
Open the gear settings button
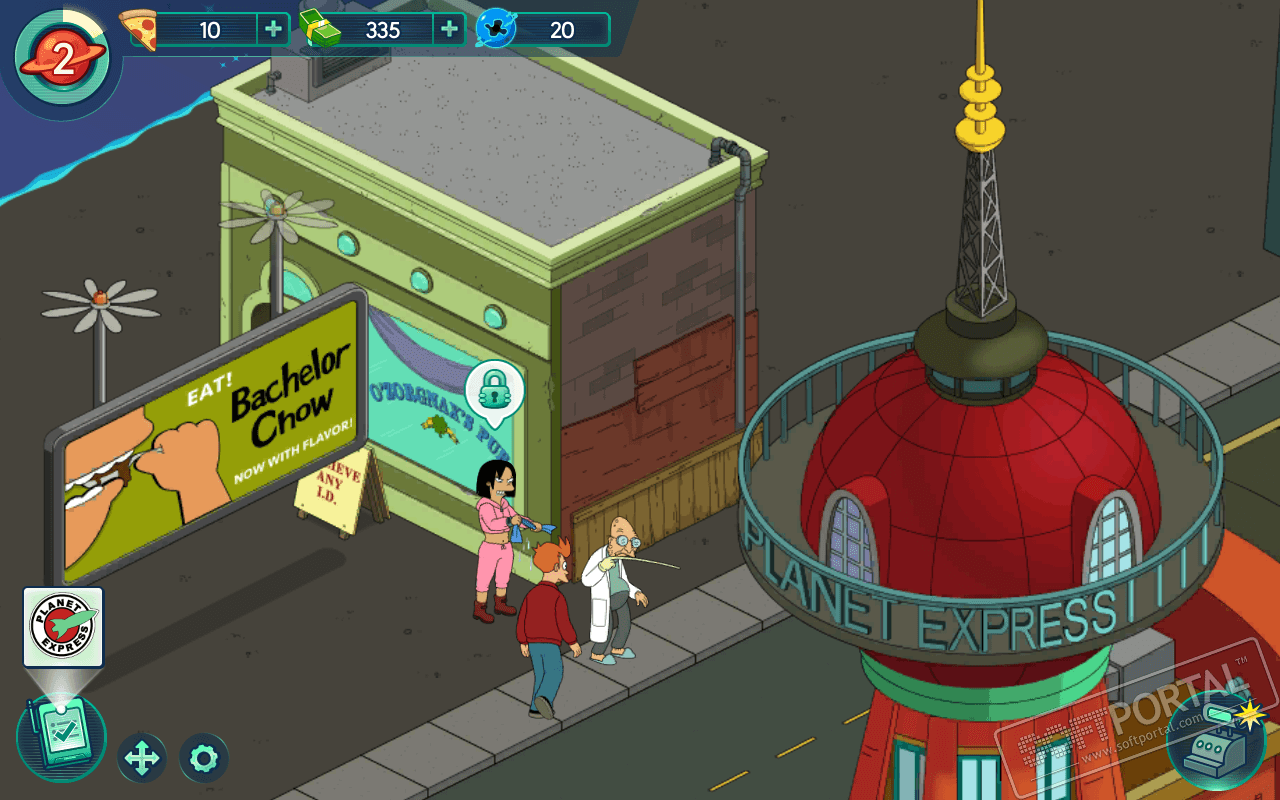(x=204, y=758)
